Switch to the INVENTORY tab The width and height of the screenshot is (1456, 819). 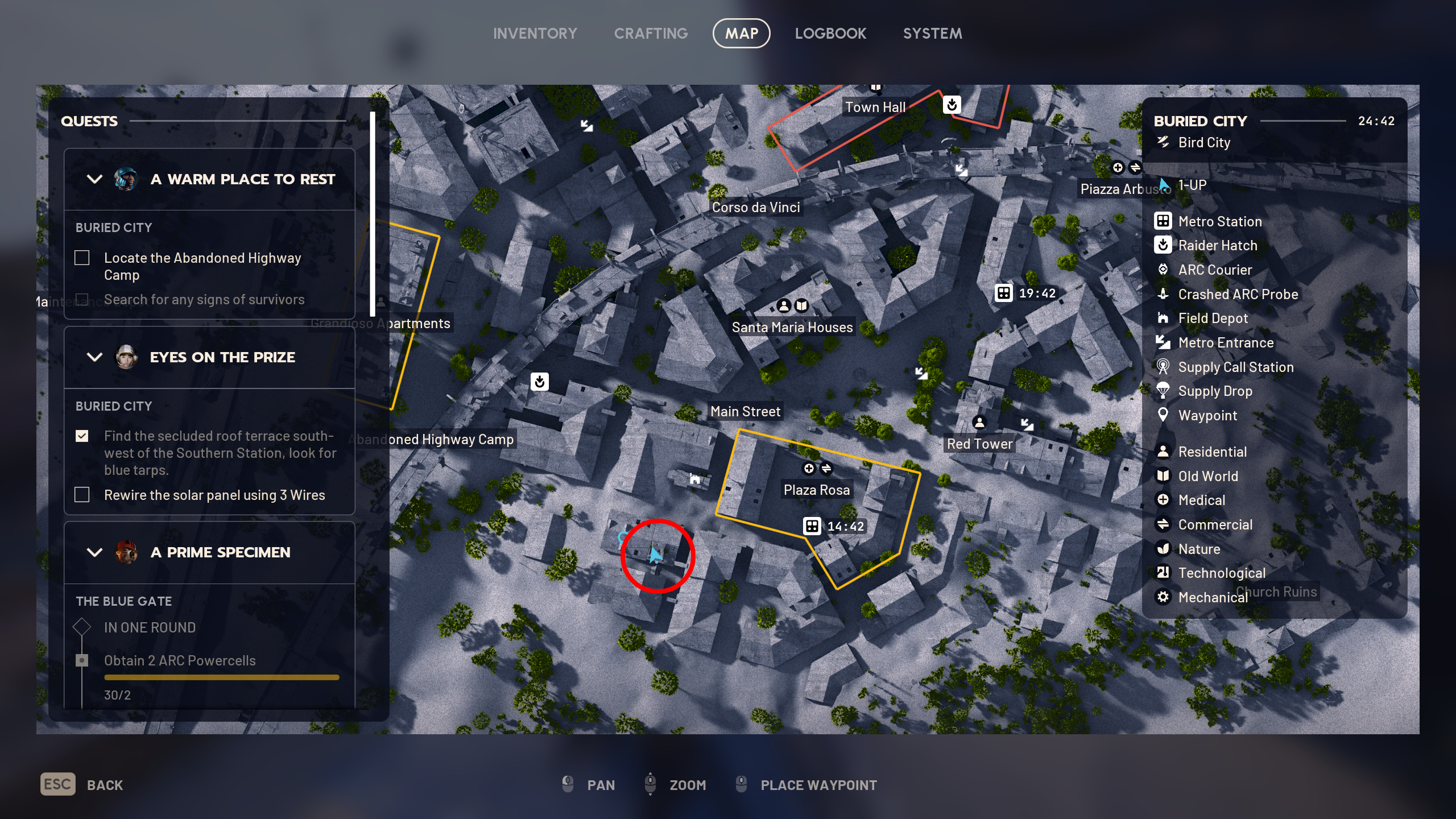click(x=535, y=33)
